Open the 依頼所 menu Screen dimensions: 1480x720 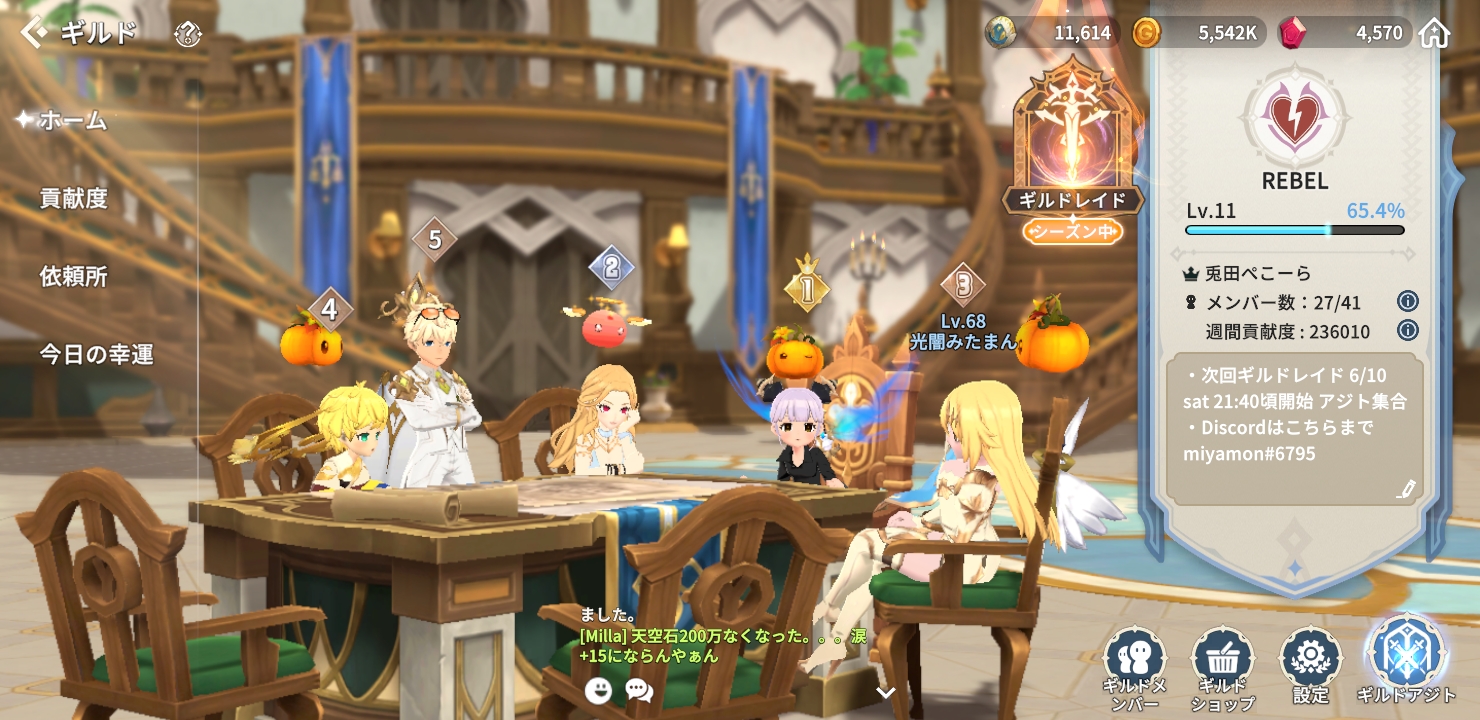tap(73, 276)
